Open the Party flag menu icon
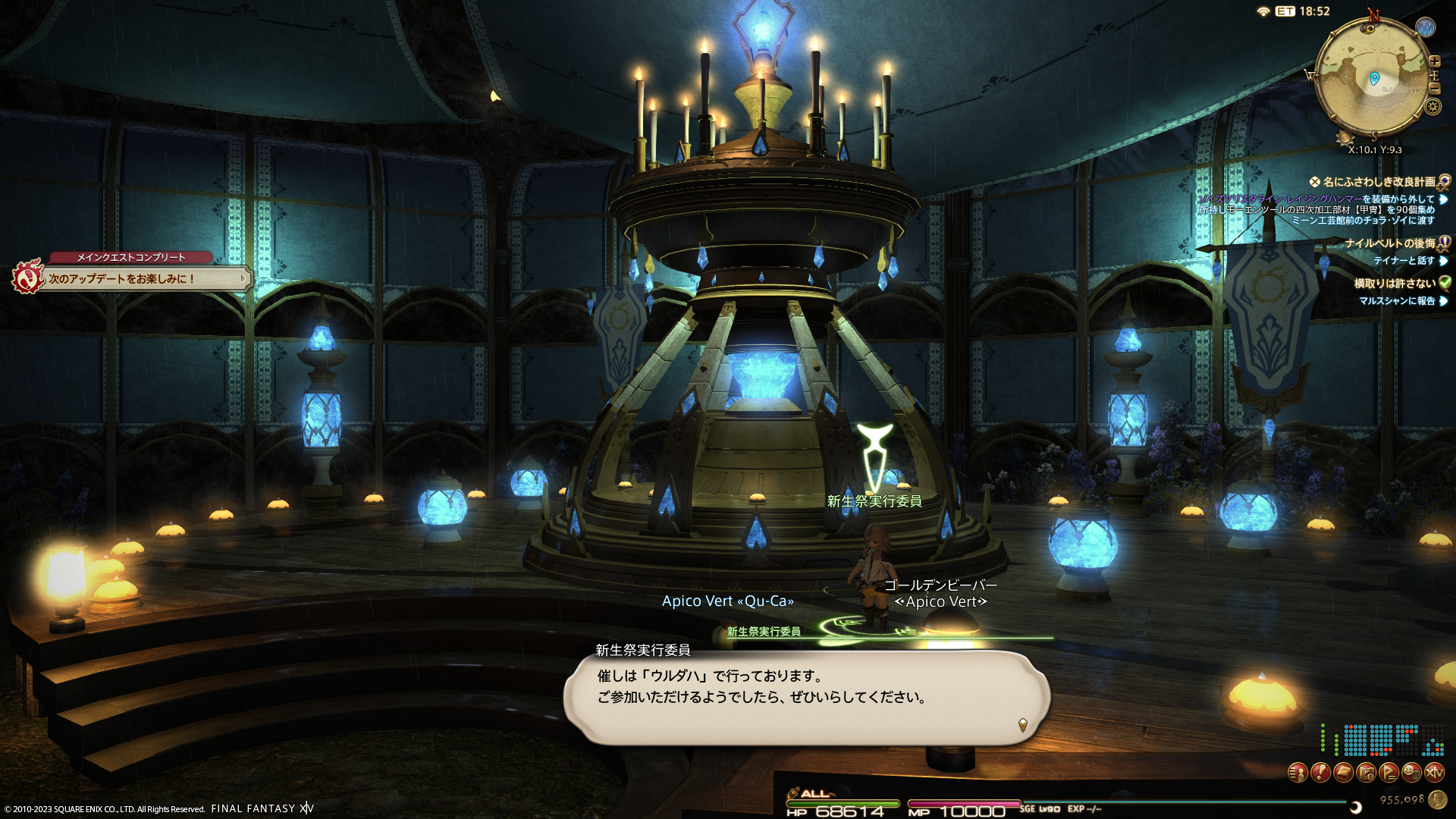Image resolution: width=1456 pixels, height=819 pixels. (x=1389, y=773)
